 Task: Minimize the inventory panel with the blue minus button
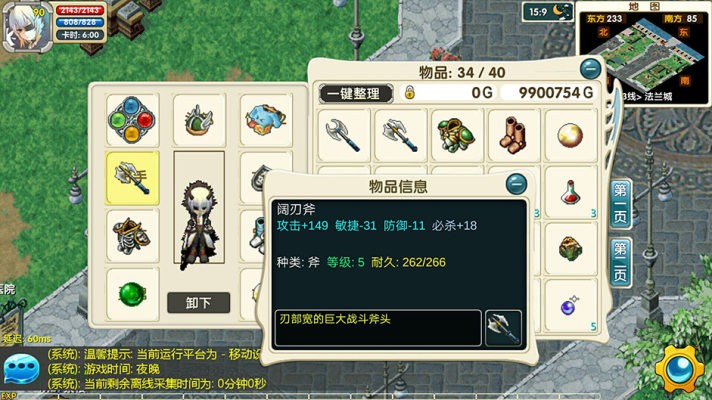coord(591,69)
